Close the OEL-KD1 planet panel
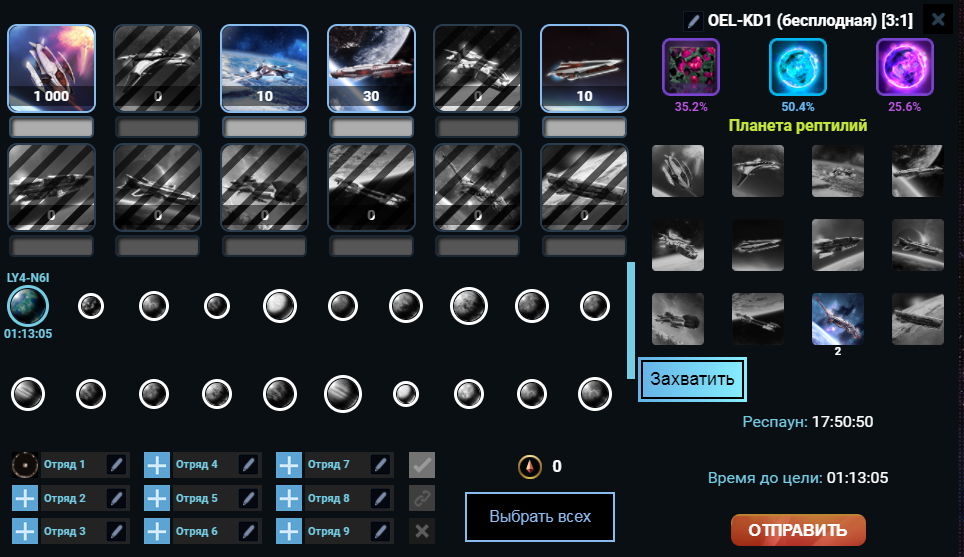This screenshot has height=557, width=964. point(937,19)
